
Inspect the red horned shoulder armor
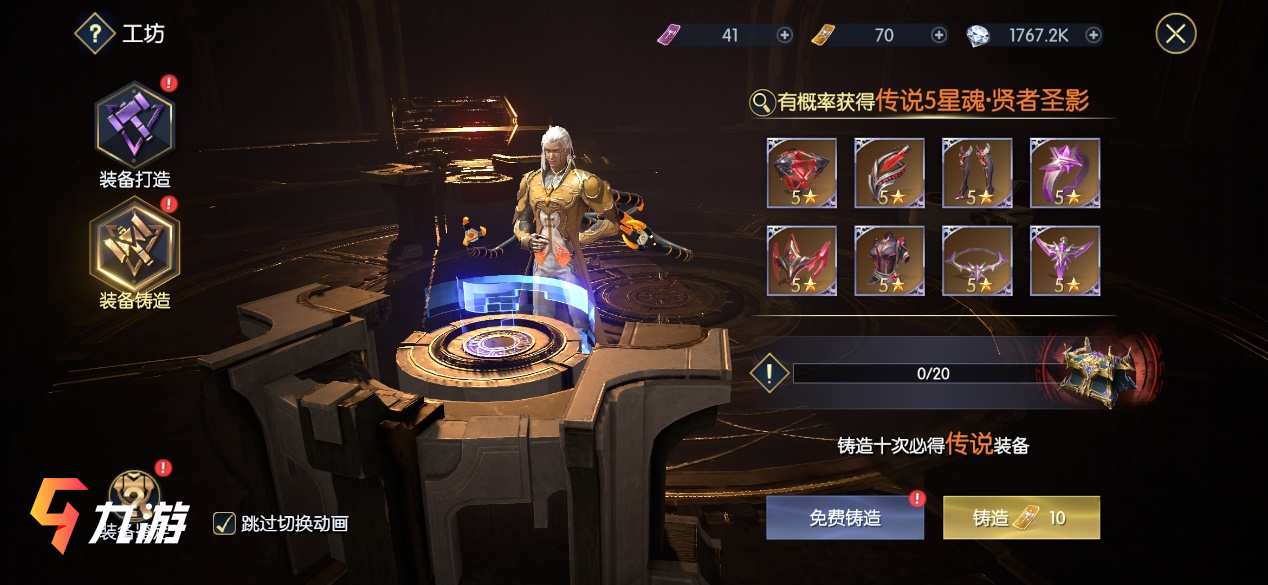click(801, 261)
